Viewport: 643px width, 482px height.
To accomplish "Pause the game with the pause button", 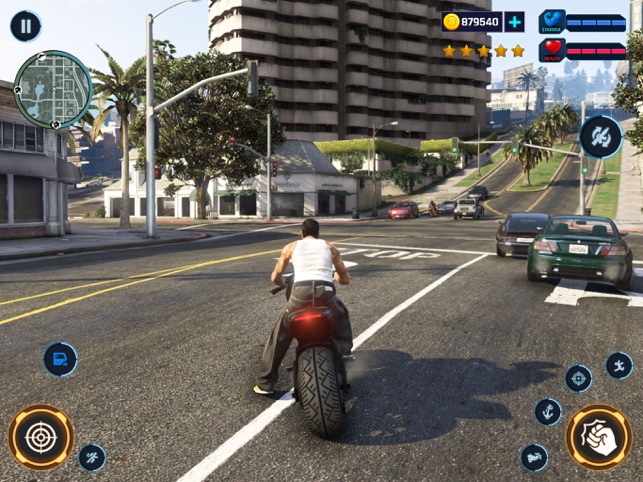I will [x=25, y=25].
